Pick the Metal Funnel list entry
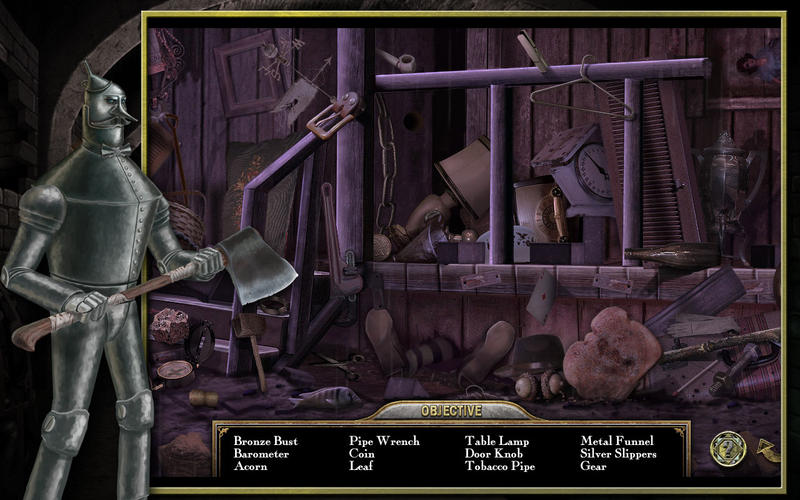800x500 pixels. 617,441
